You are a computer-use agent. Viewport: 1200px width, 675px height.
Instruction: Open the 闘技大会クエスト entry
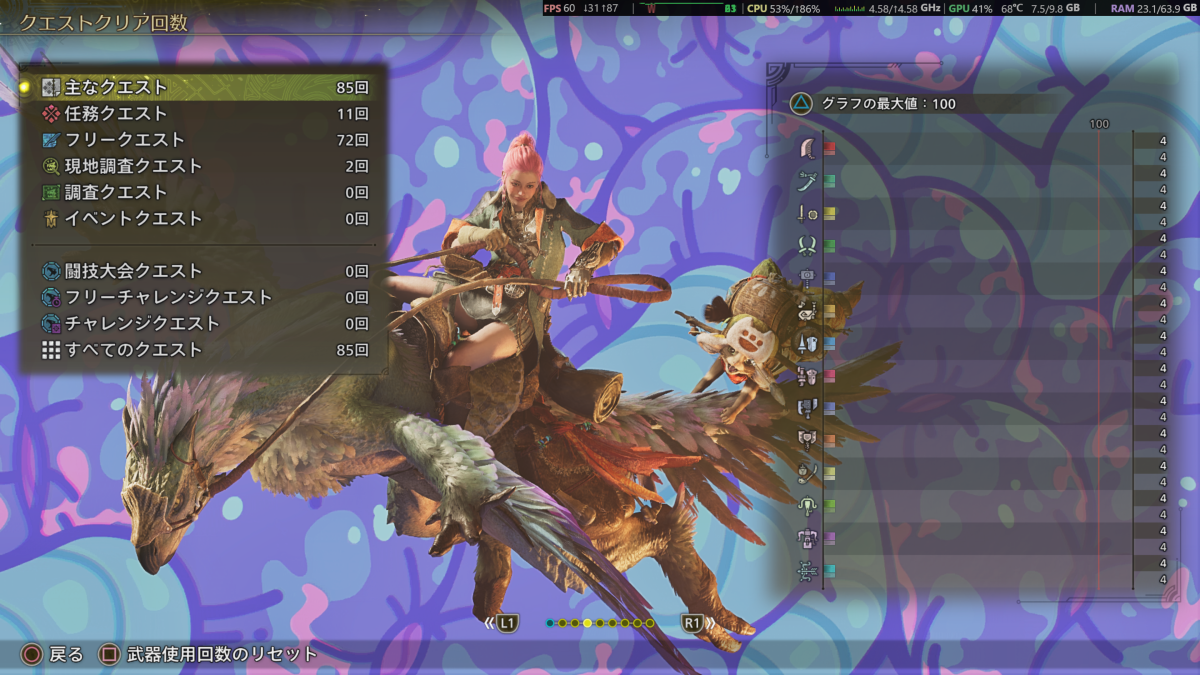(200, 271)
